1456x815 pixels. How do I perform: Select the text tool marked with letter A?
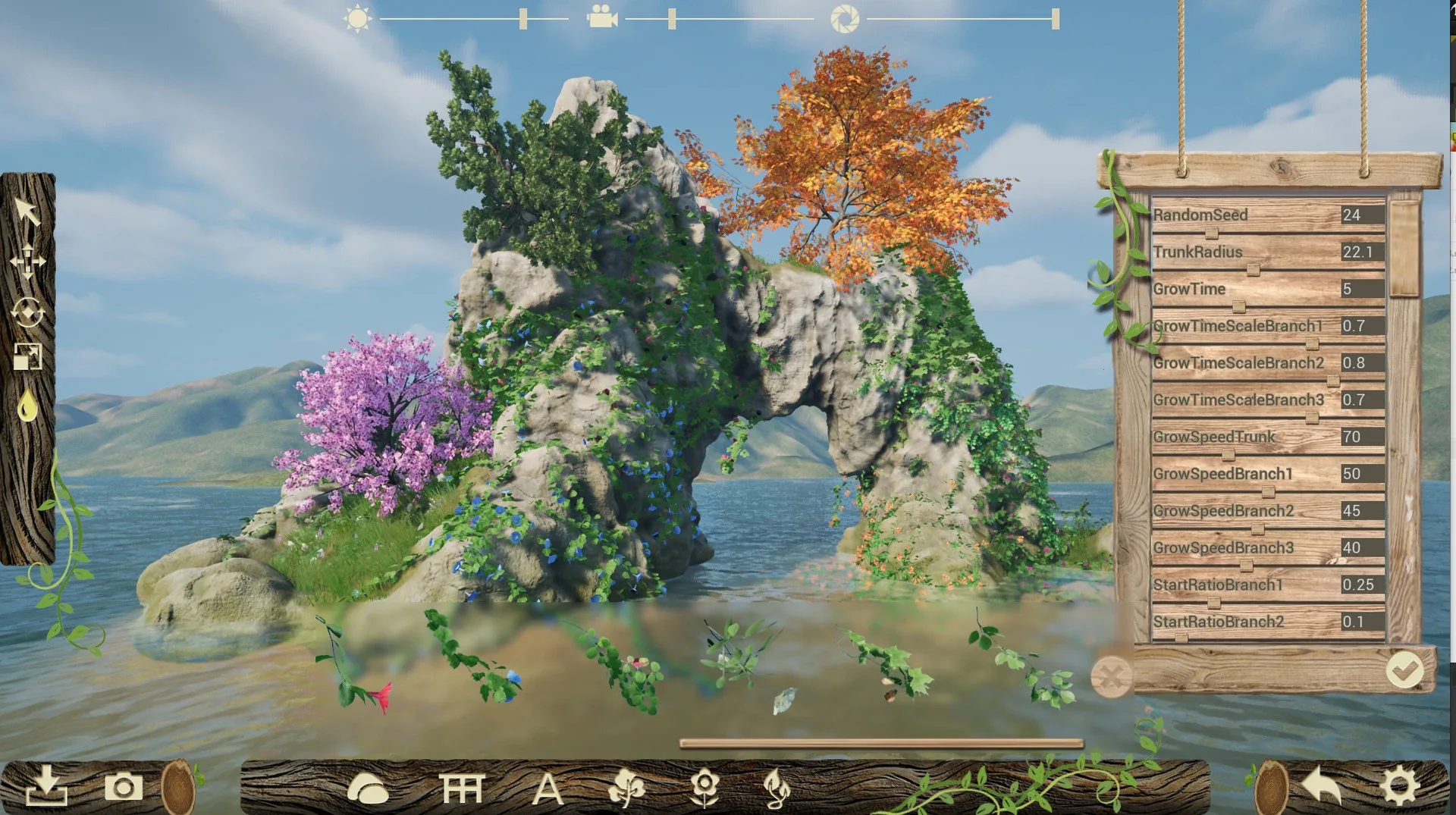point(548,788)
